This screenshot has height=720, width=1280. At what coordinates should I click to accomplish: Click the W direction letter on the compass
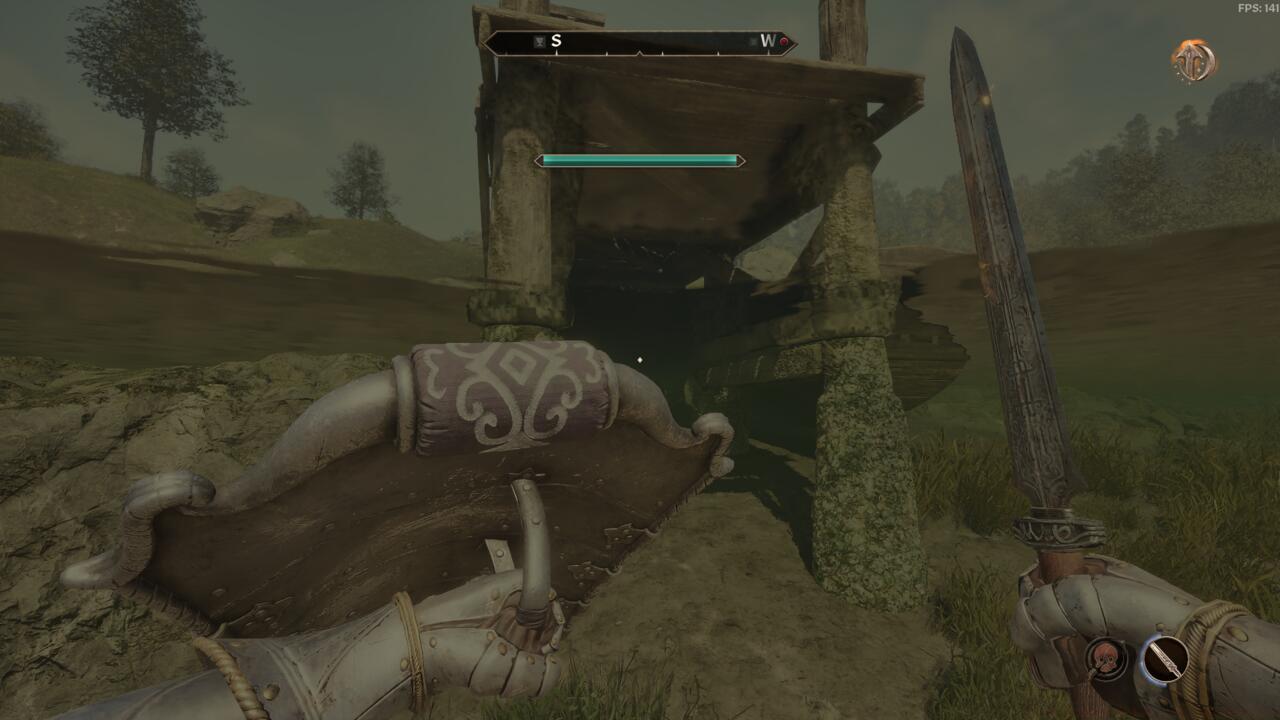pos(766,41)
